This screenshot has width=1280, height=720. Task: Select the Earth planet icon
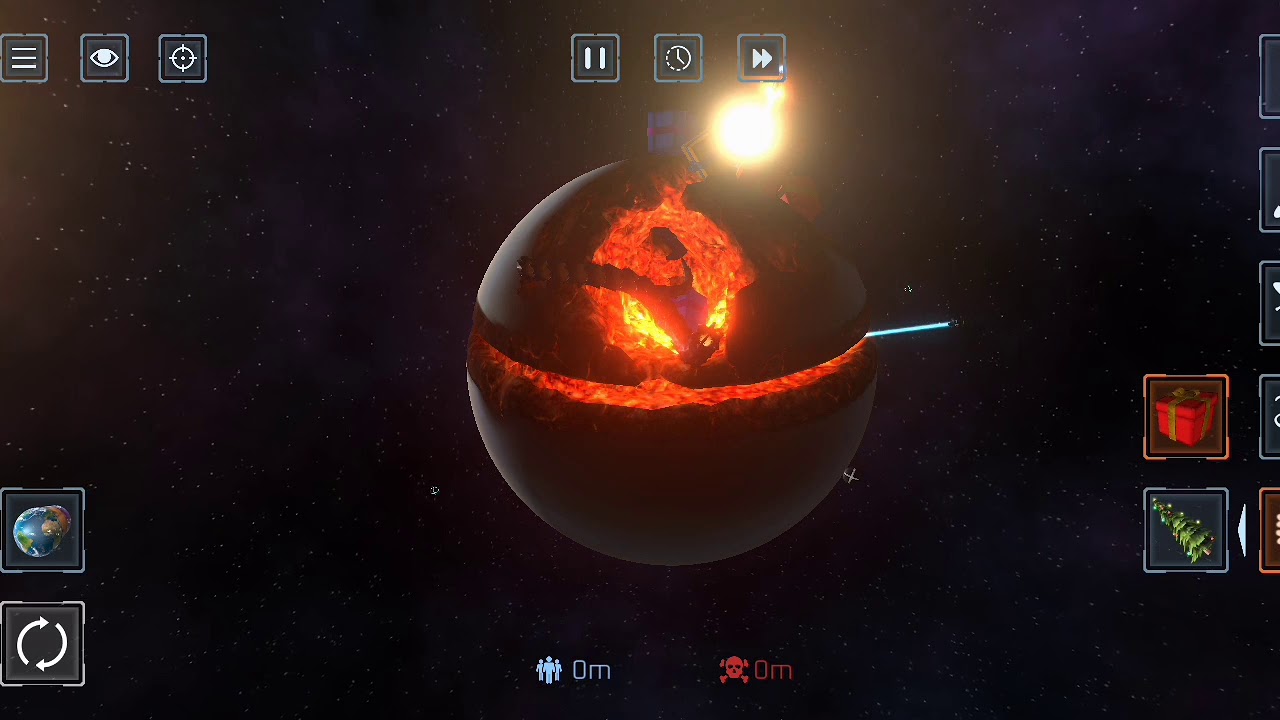43,531
